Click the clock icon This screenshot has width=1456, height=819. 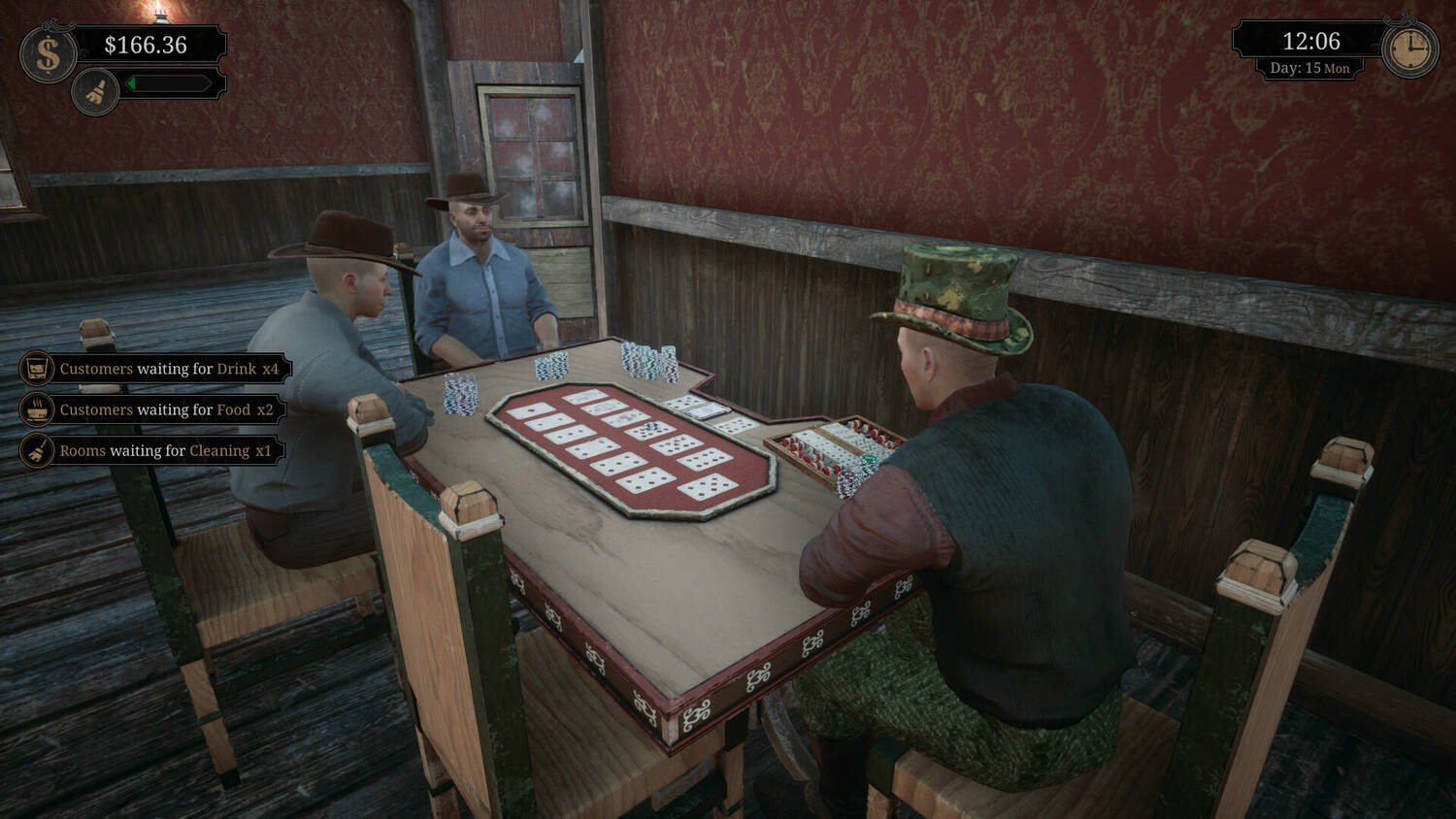point(1410,49)
